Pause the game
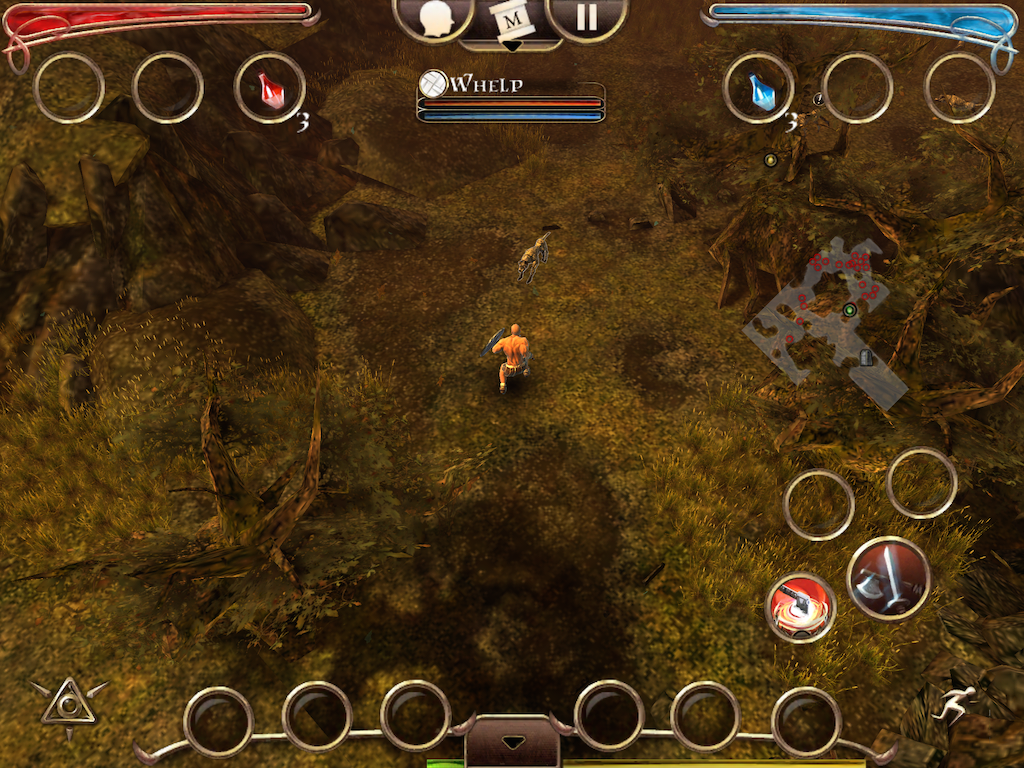The width and height of the screenshot is (1024, 768). point(587,18)
